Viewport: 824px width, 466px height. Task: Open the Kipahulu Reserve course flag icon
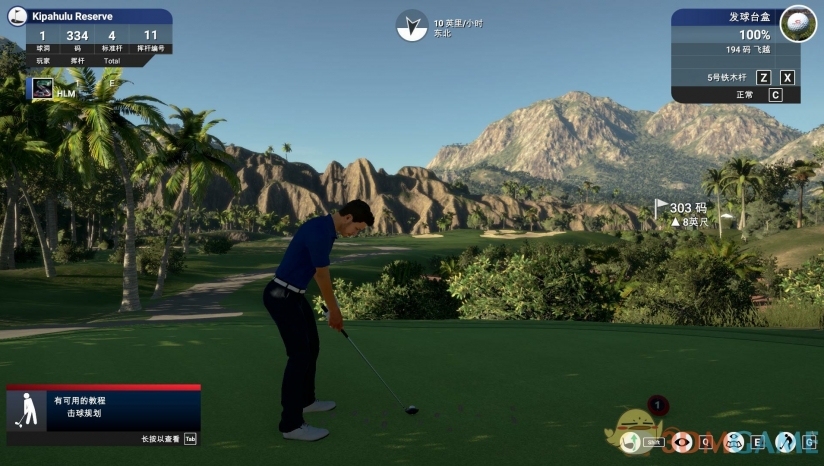[15, 16]
